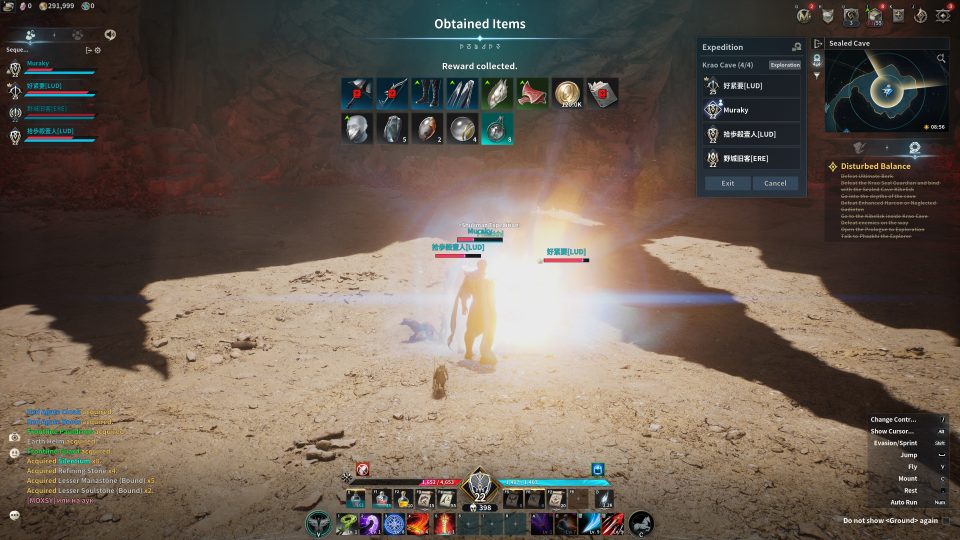The width and height of the screenshot is (960, 540).
Task: Select the highlighted flask reward item
Action: pos(497,129)
